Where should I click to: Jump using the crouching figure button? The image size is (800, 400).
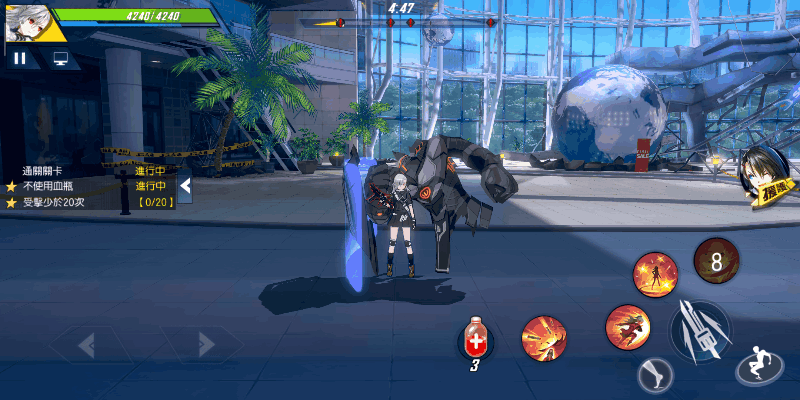point(758,368)
